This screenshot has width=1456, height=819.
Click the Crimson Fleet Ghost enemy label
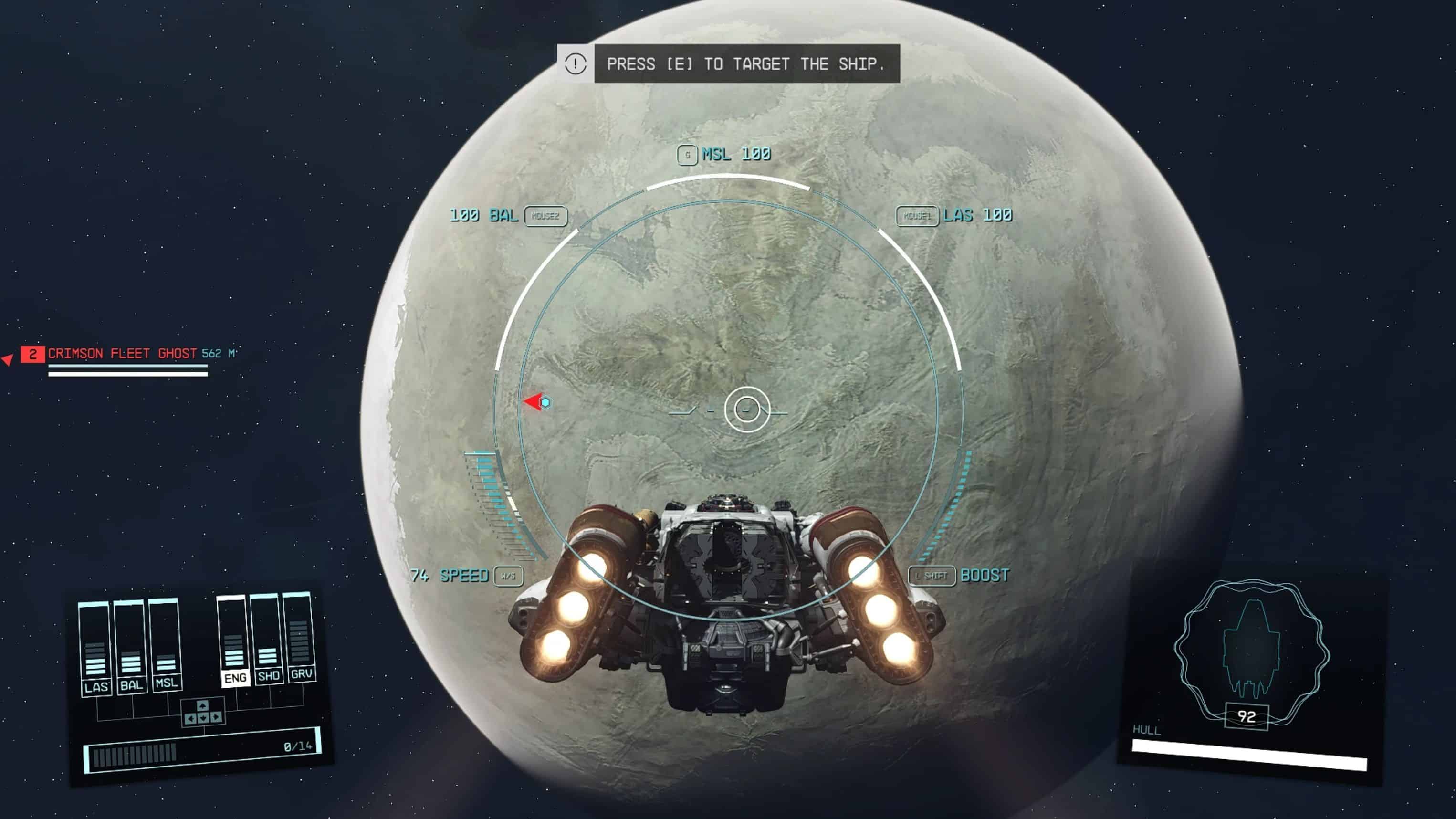point(122,354)
